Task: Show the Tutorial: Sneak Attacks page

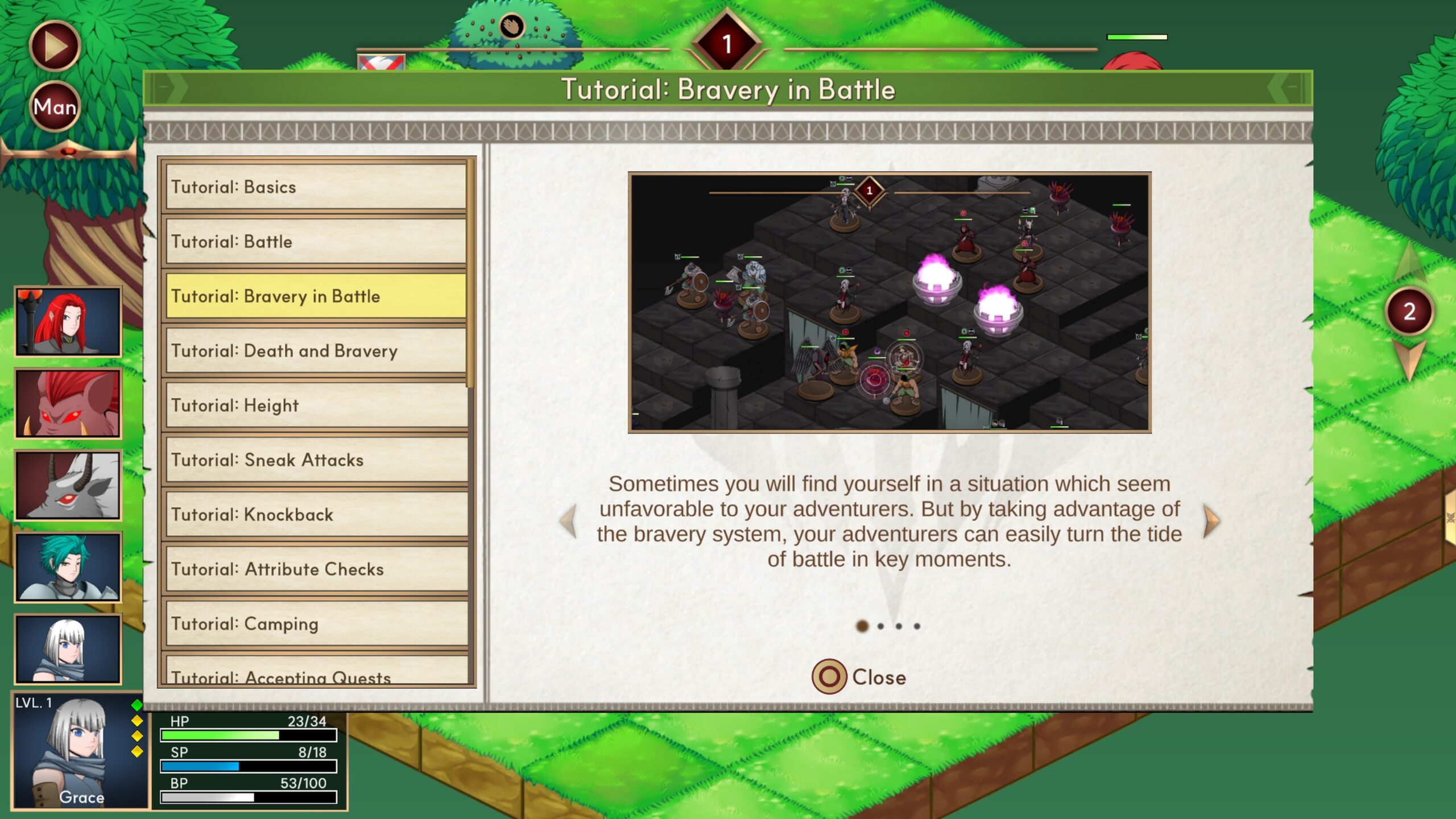Action: point(316,460)
